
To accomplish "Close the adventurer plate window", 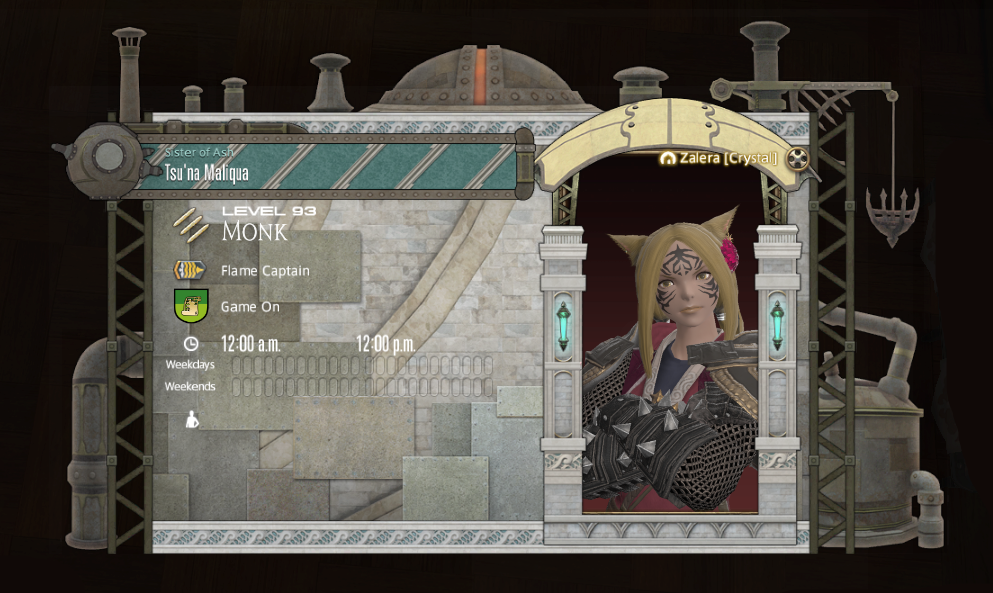I will pos(797,158).
